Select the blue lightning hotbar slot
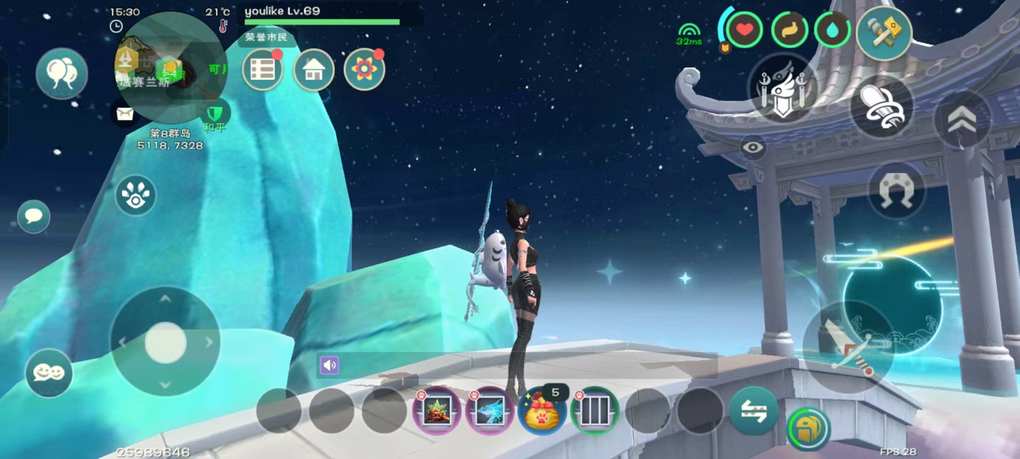This screenshot has width=1020, height=459. point(490,410)
